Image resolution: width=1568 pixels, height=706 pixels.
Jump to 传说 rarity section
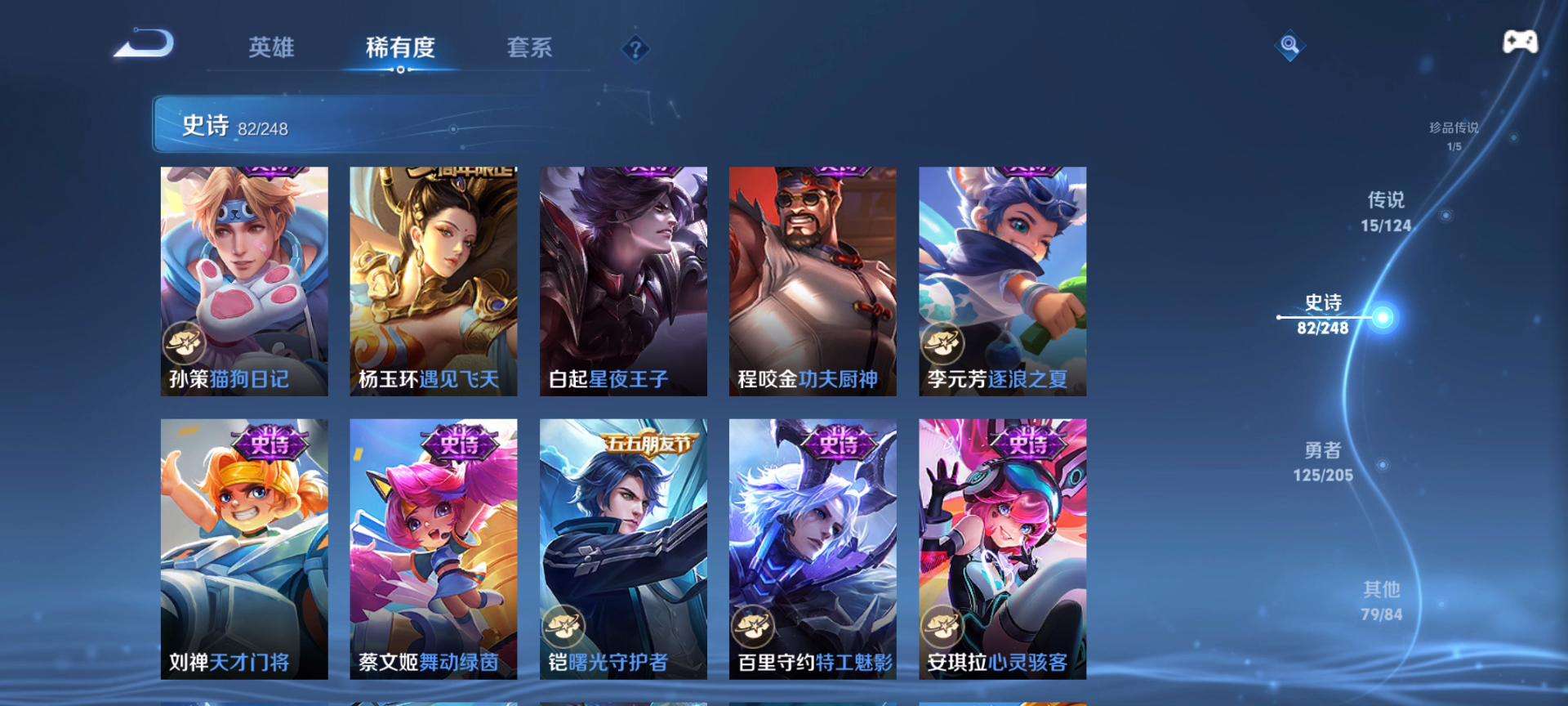click(1386, 212)
